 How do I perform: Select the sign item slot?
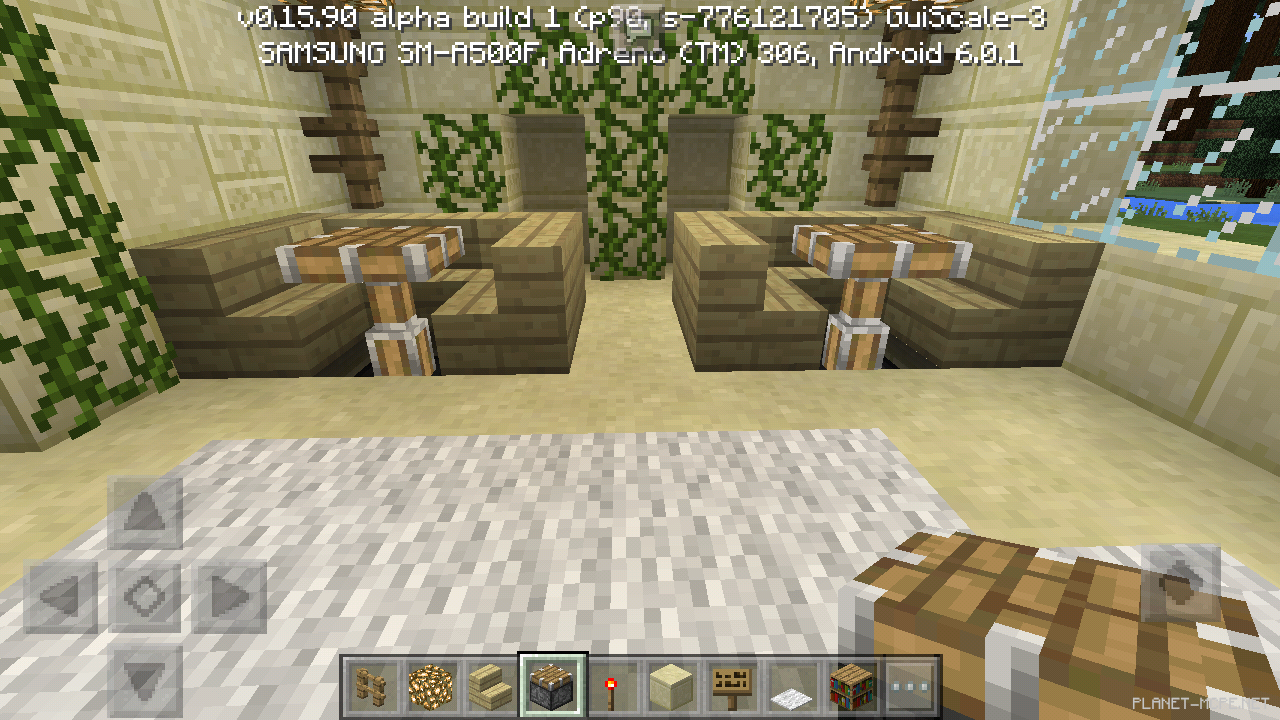coord(732,687)
